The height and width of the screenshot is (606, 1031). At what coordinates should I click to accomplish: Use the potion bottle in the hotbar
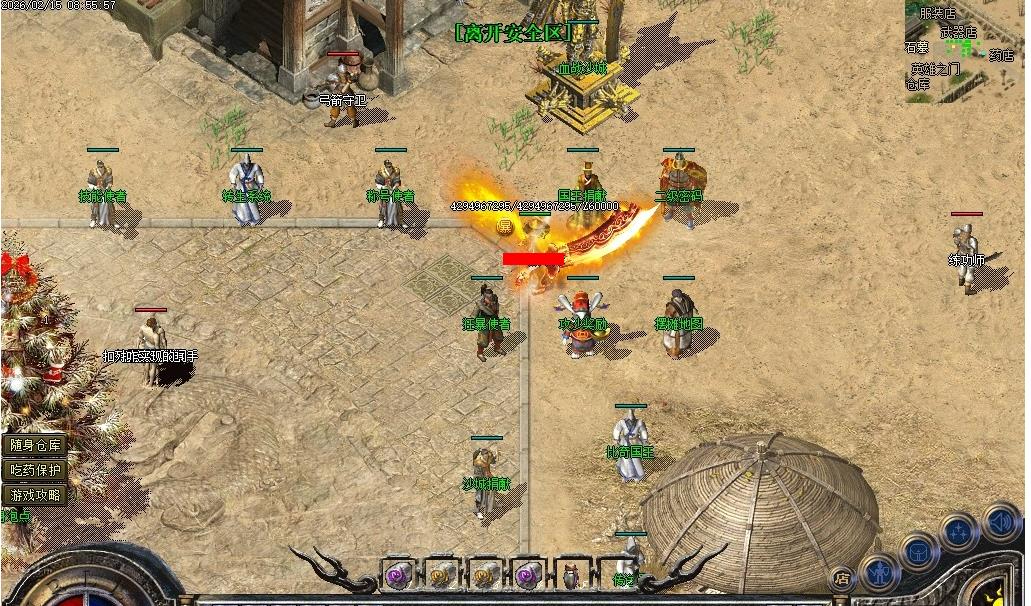tap(572, 576)
